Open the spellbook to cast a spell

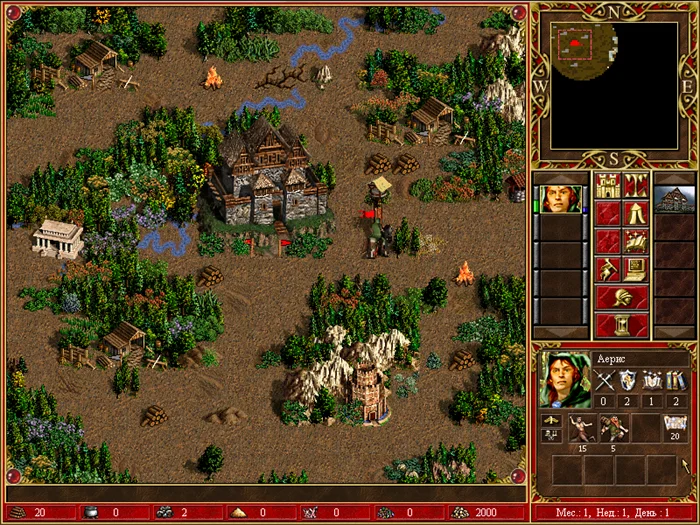pos(637,241)
